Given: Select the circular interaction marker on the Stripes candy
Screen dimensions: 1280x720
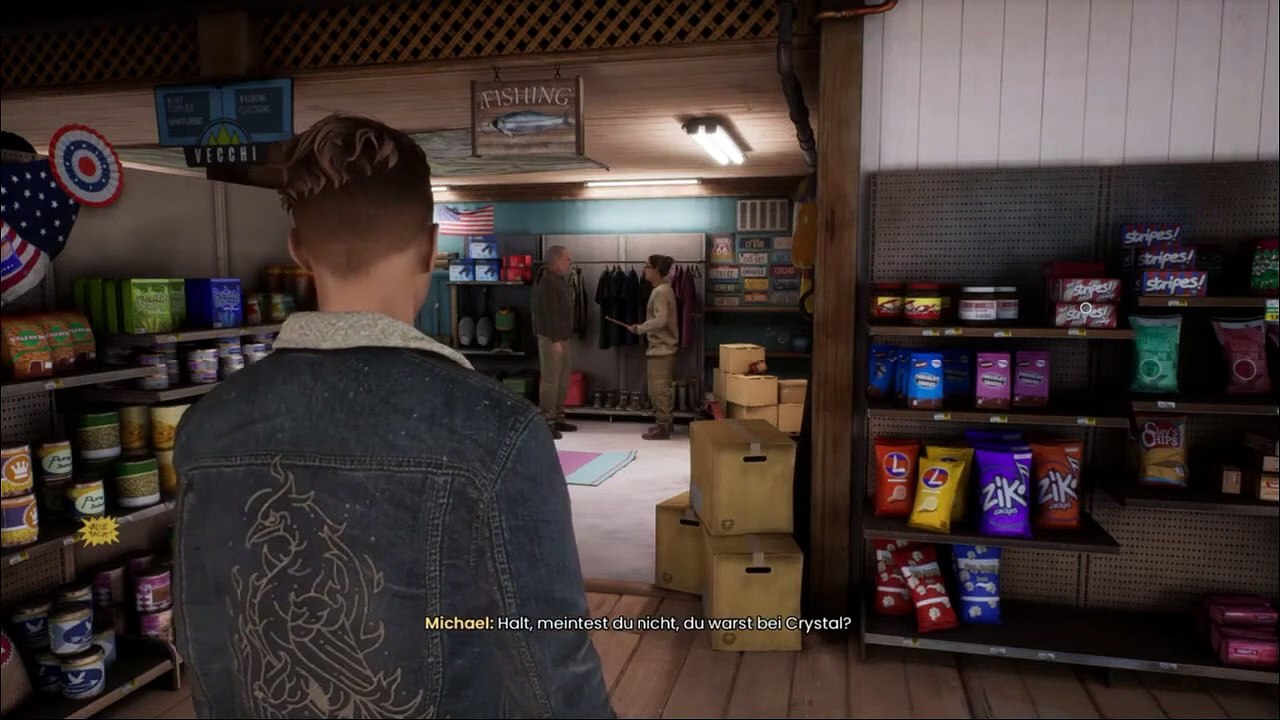Looking at the screenshot, I should (x=1085, y=308).
